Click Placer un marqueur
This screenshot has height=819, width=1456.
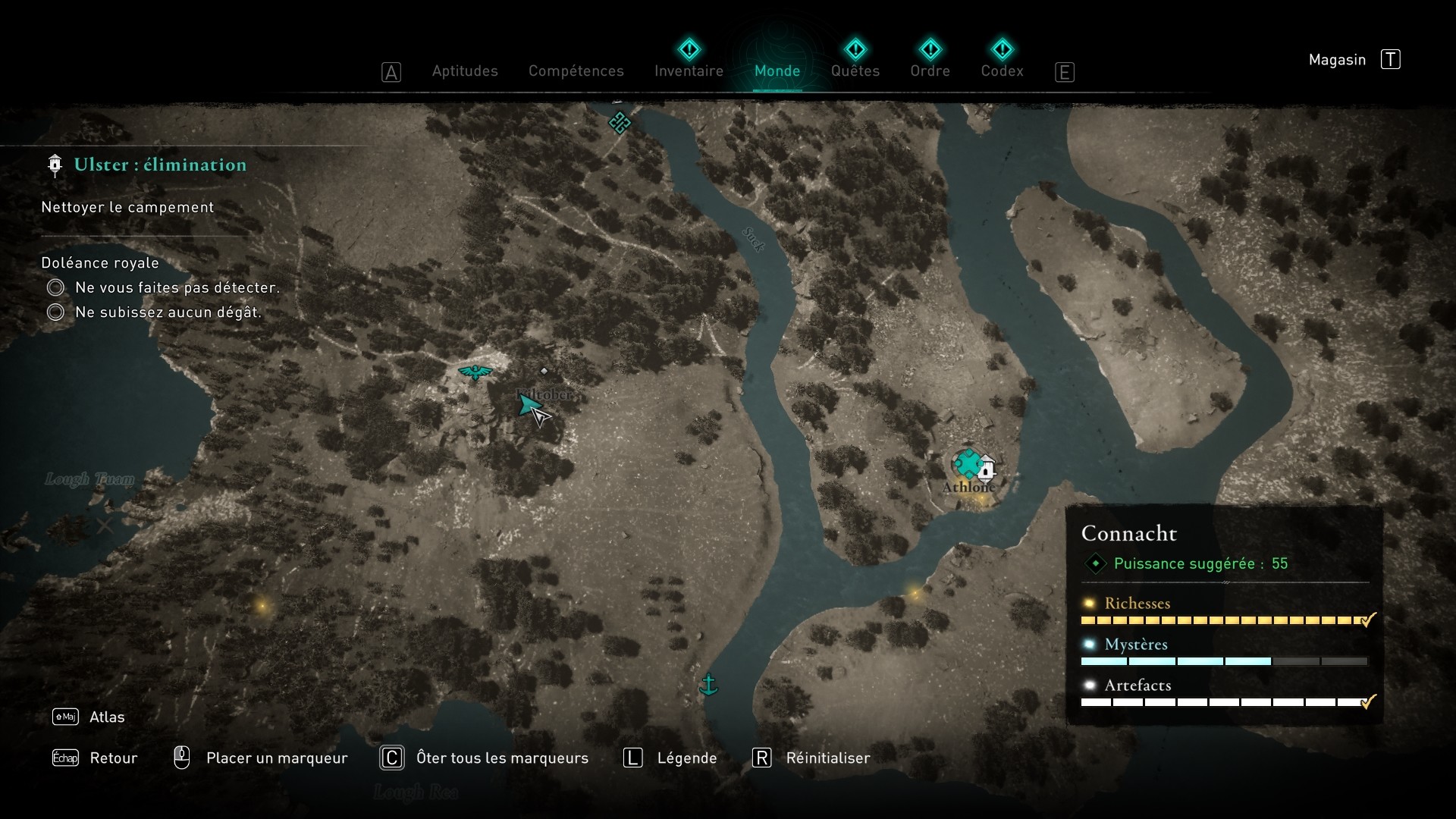276,758
